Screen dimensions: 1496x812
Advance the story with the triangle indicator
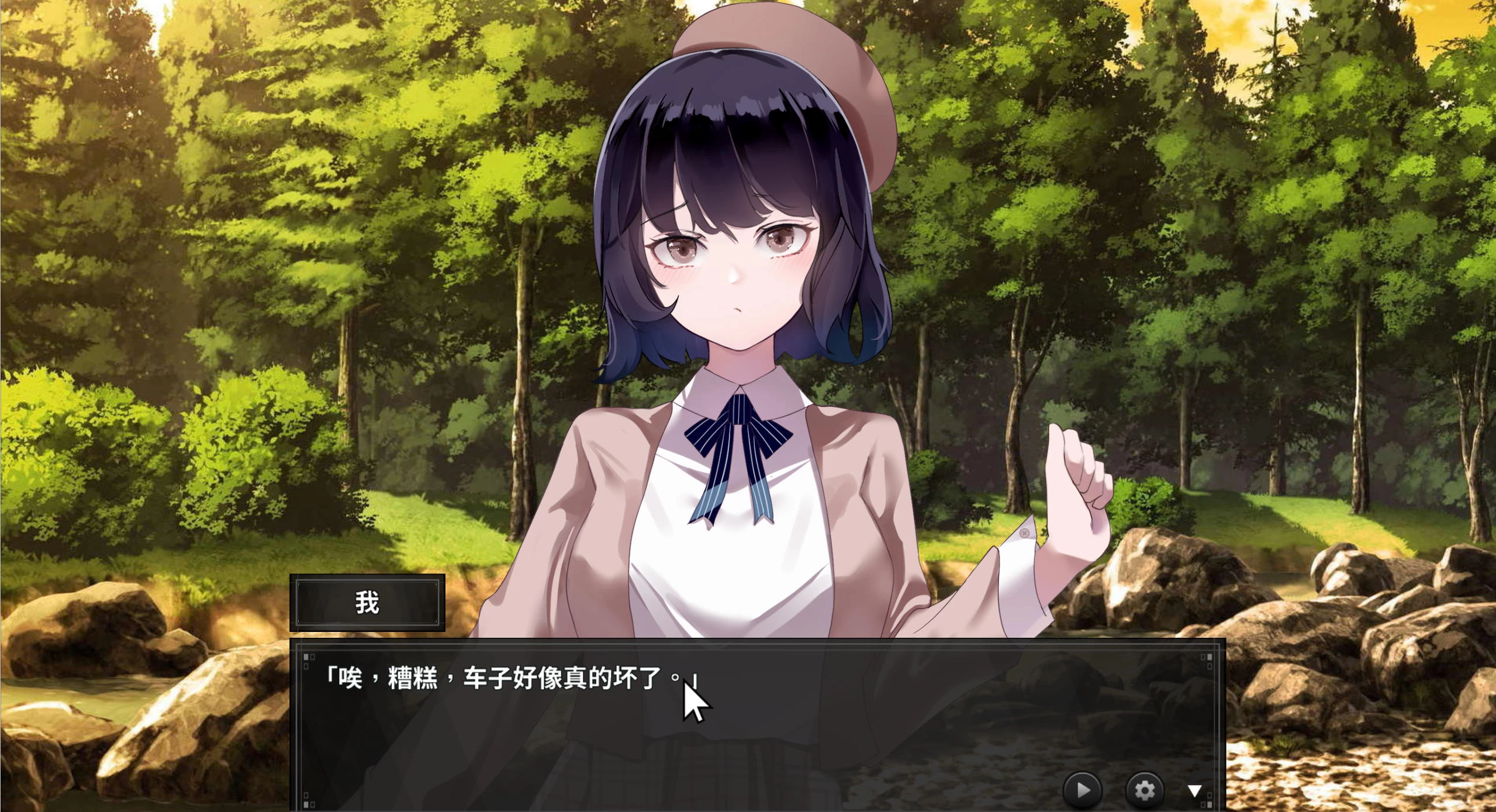(x=1196, y=789)
